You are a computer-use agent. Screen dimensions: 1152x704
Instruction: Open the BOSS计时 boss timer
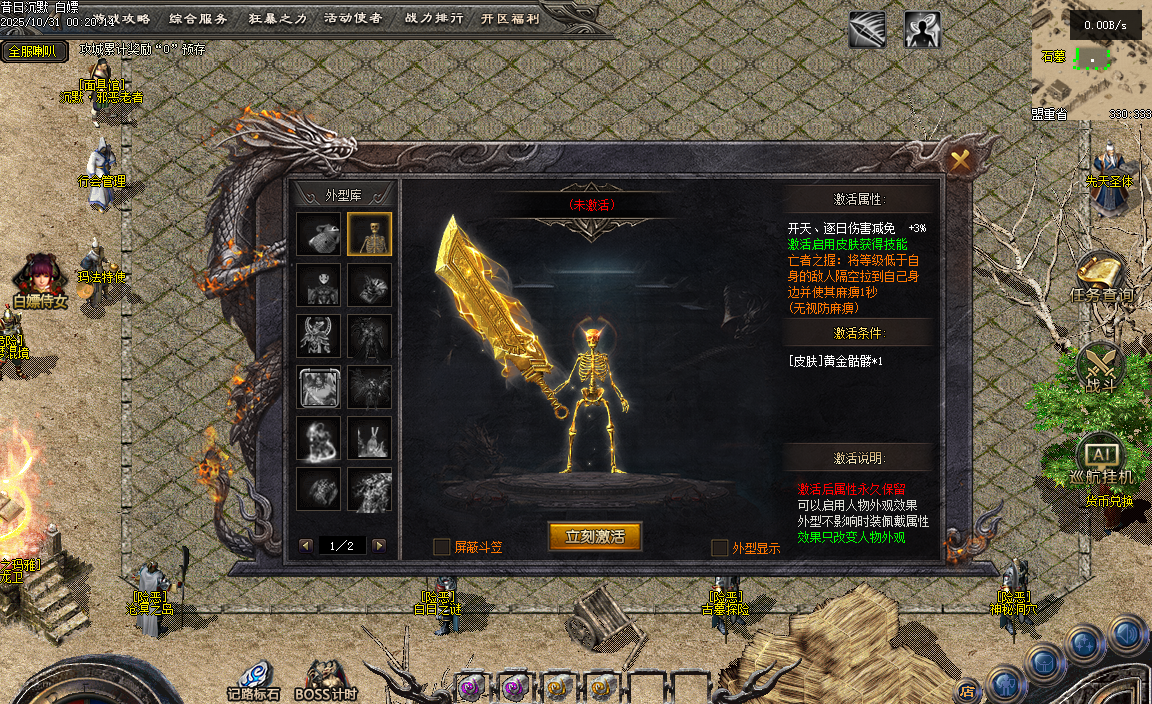click(326, 680)
